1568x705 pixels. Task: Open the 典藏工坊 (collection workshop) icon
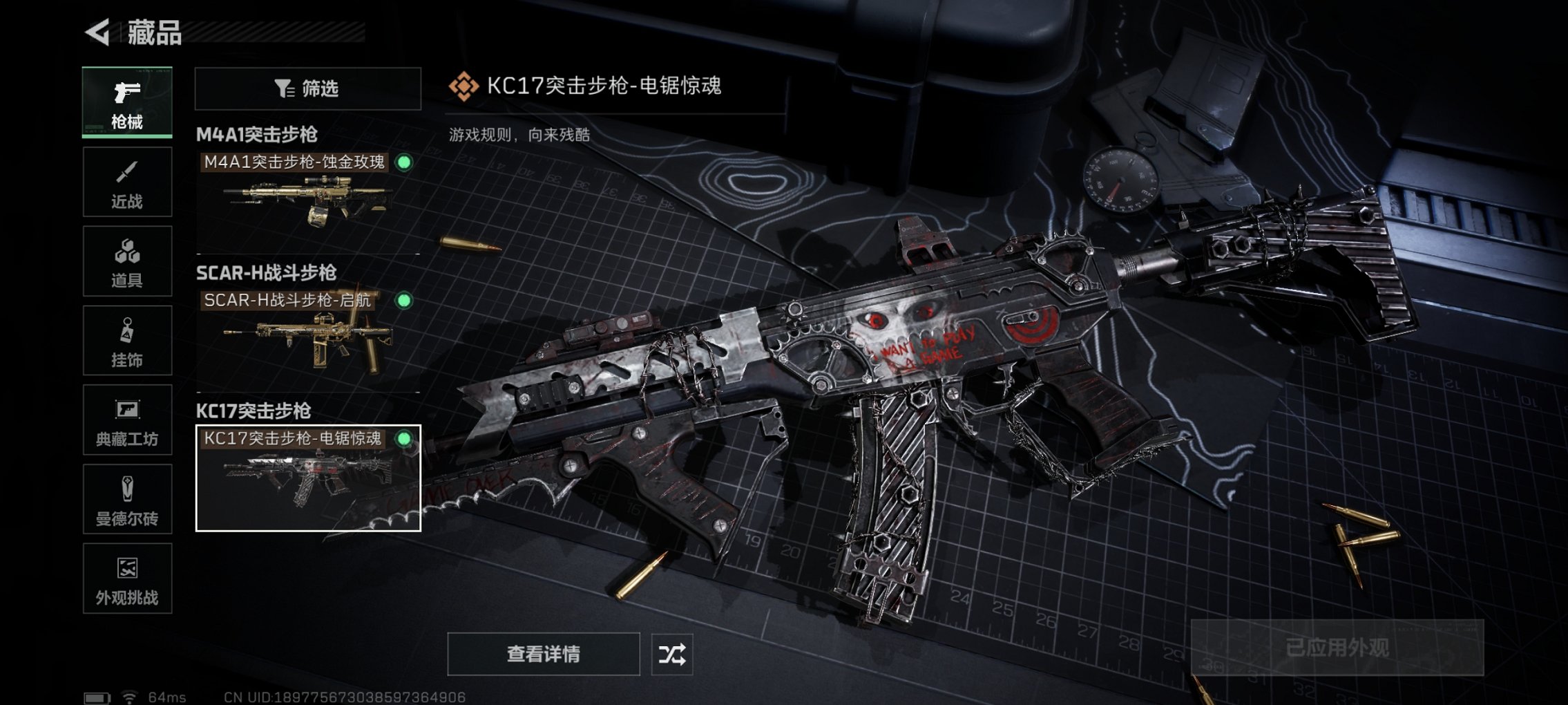pyautogui.click(x=126, y=420)
